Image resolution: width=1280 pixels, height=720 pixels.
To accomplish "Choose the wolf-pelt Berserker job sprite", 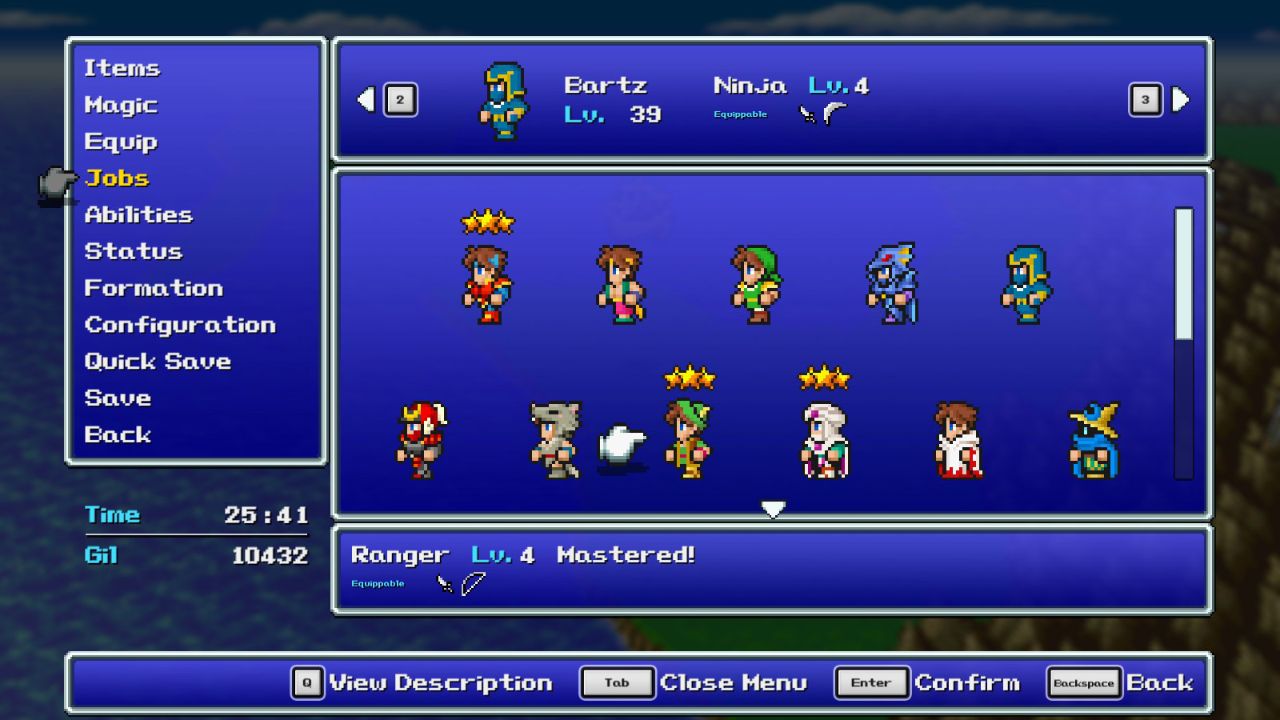I will click(554, 440).
